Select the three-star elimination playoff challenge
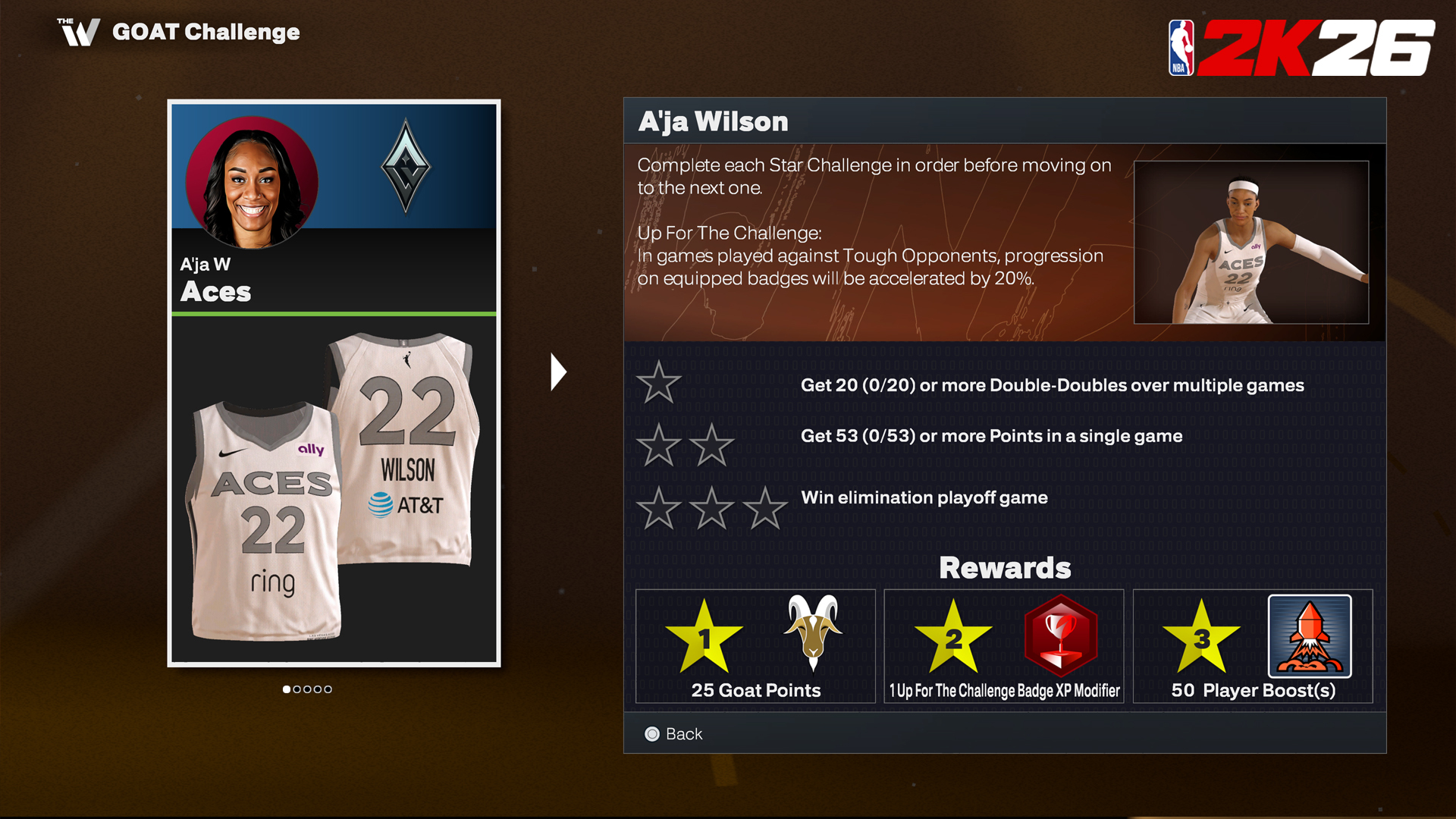This screenshot has width=1456, height=819. coord(711,507)
